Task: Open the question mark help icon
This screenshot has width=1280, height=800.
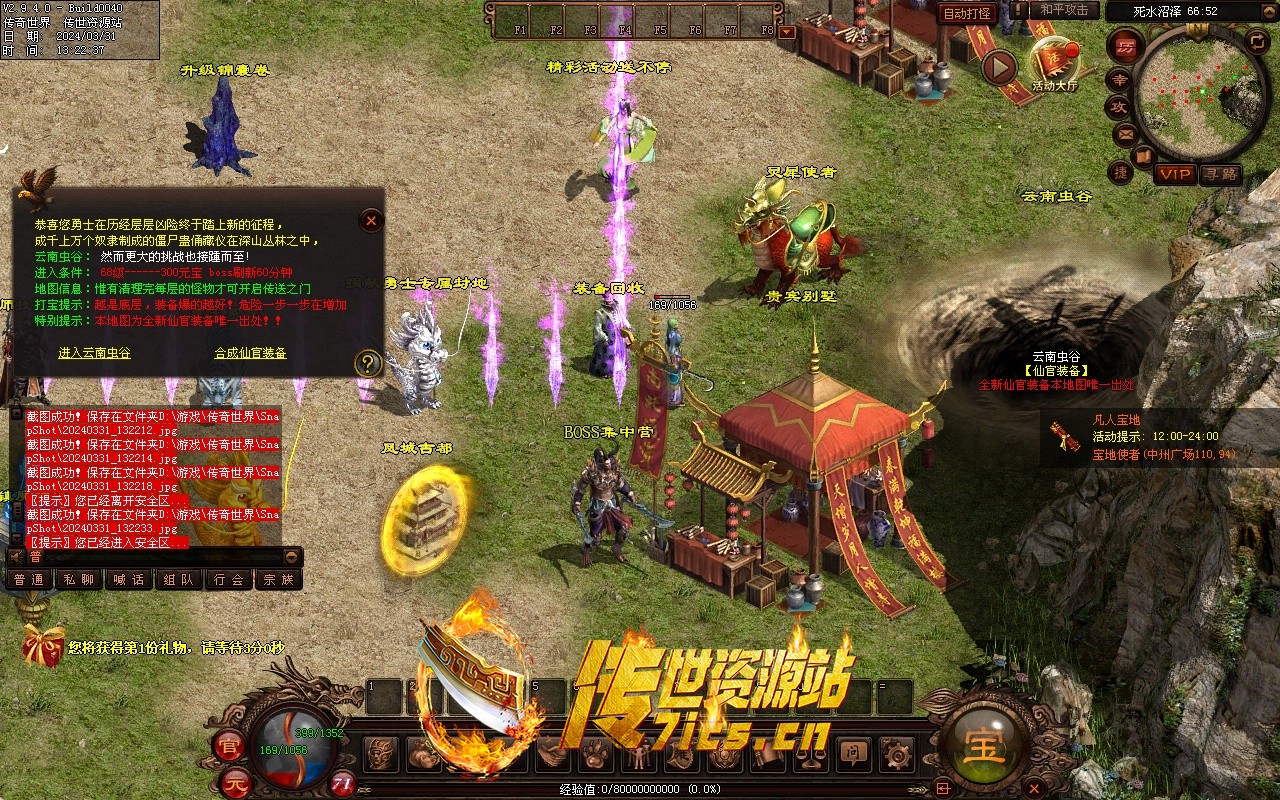Action: [369, 363]
